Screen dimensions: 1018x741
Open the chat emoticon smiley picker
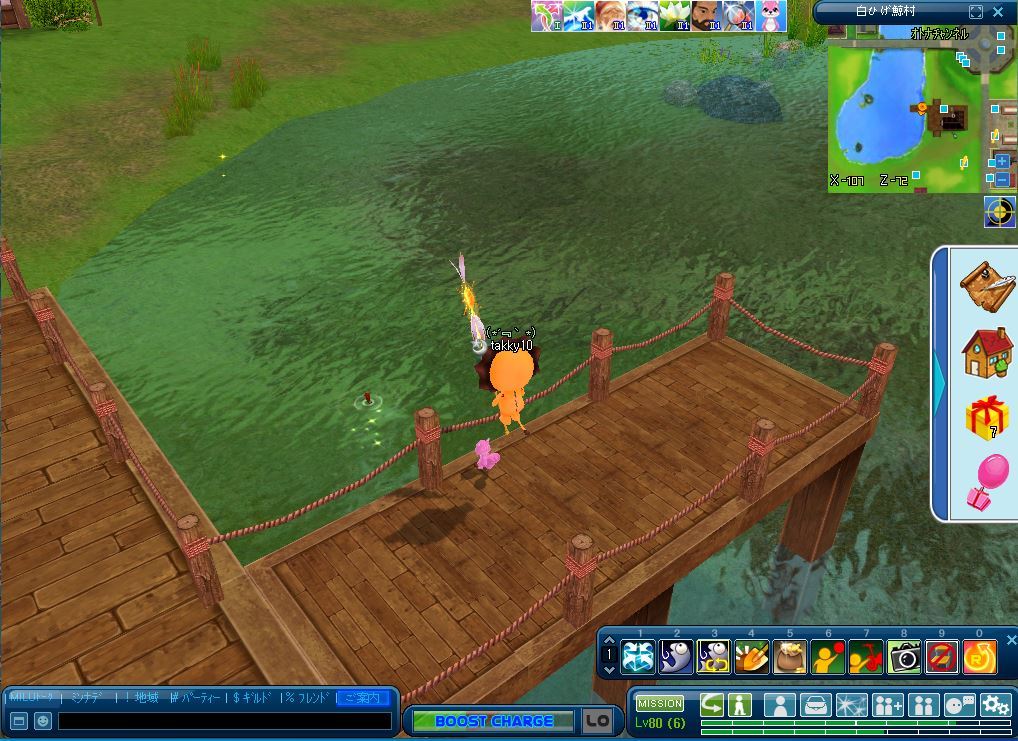click(x=43, y=721)
